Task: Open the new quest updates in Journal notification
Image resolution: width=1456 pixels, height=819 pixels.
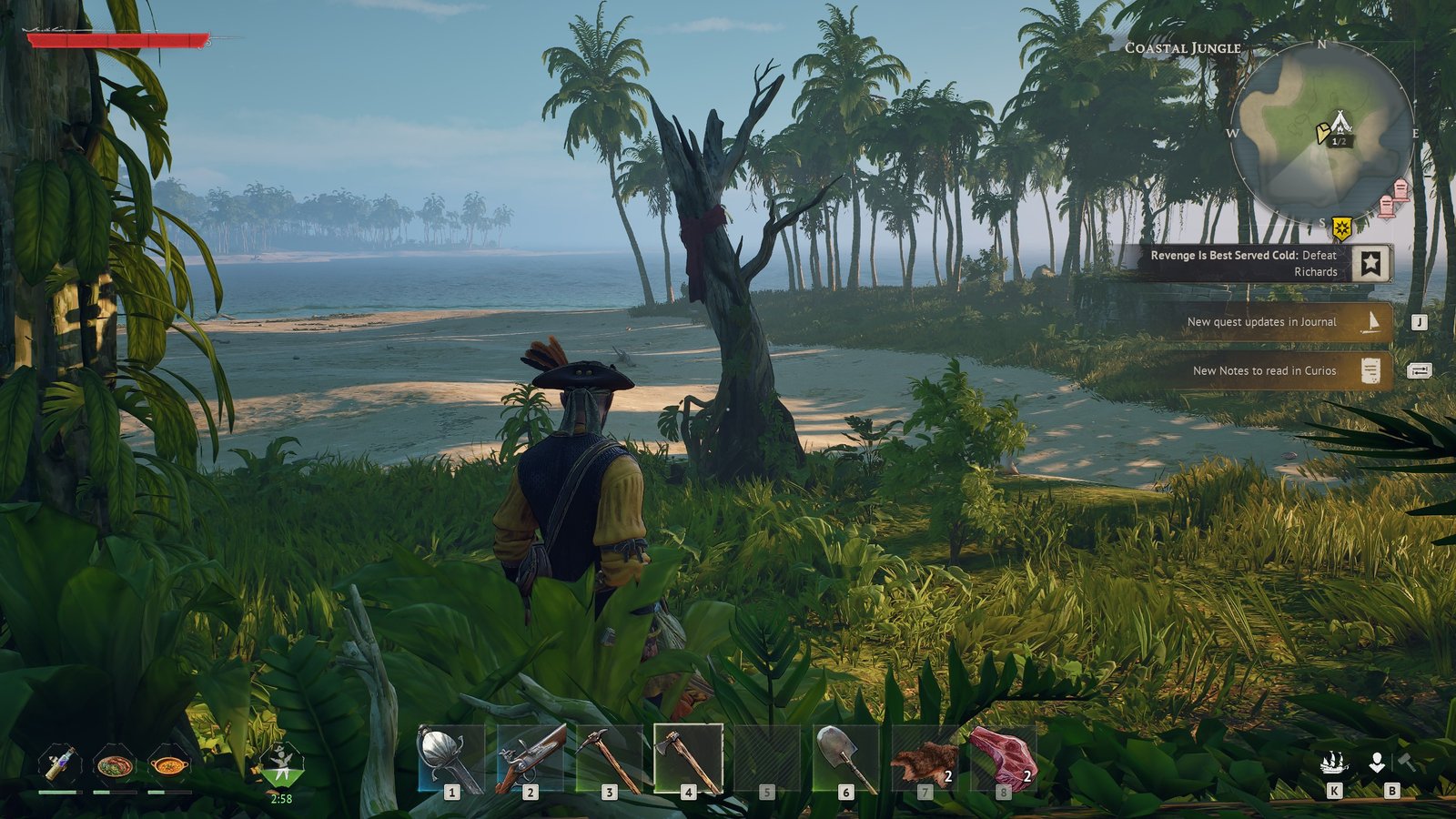Action: (x=1274, y=322)
